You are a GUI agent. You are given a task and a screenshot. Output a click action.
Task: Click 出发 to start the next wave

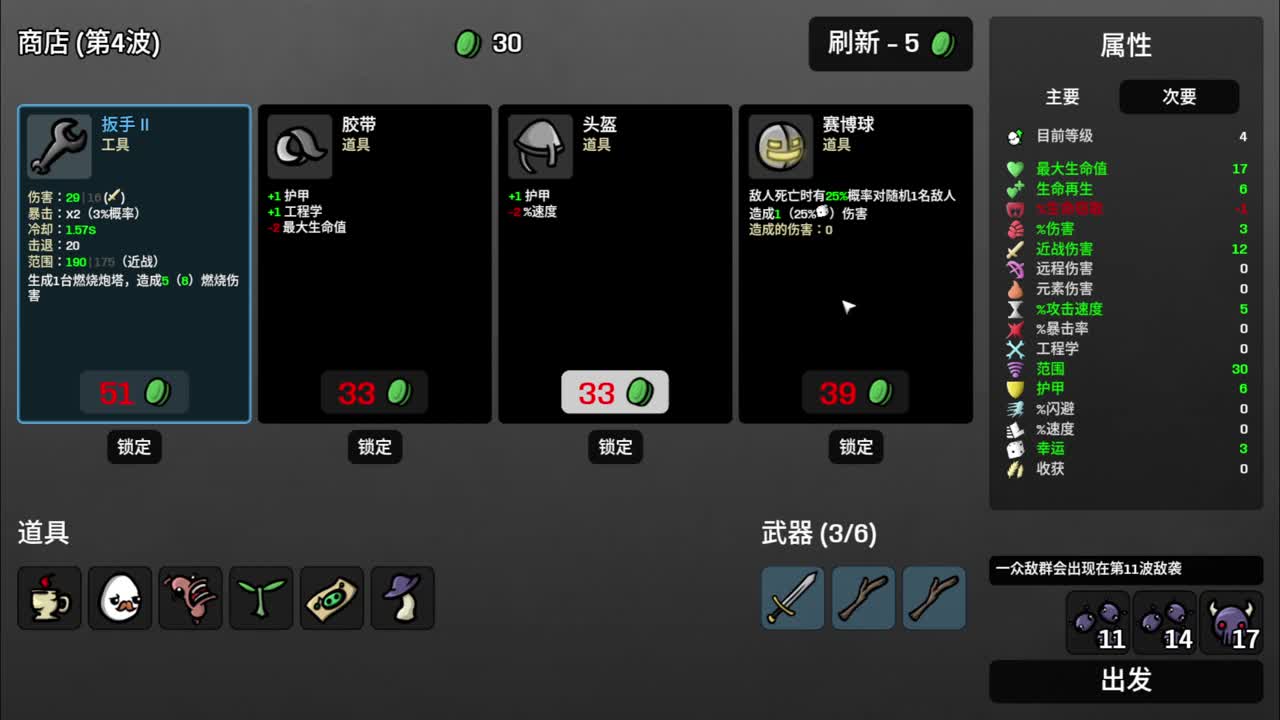(x=1125, y=681)
